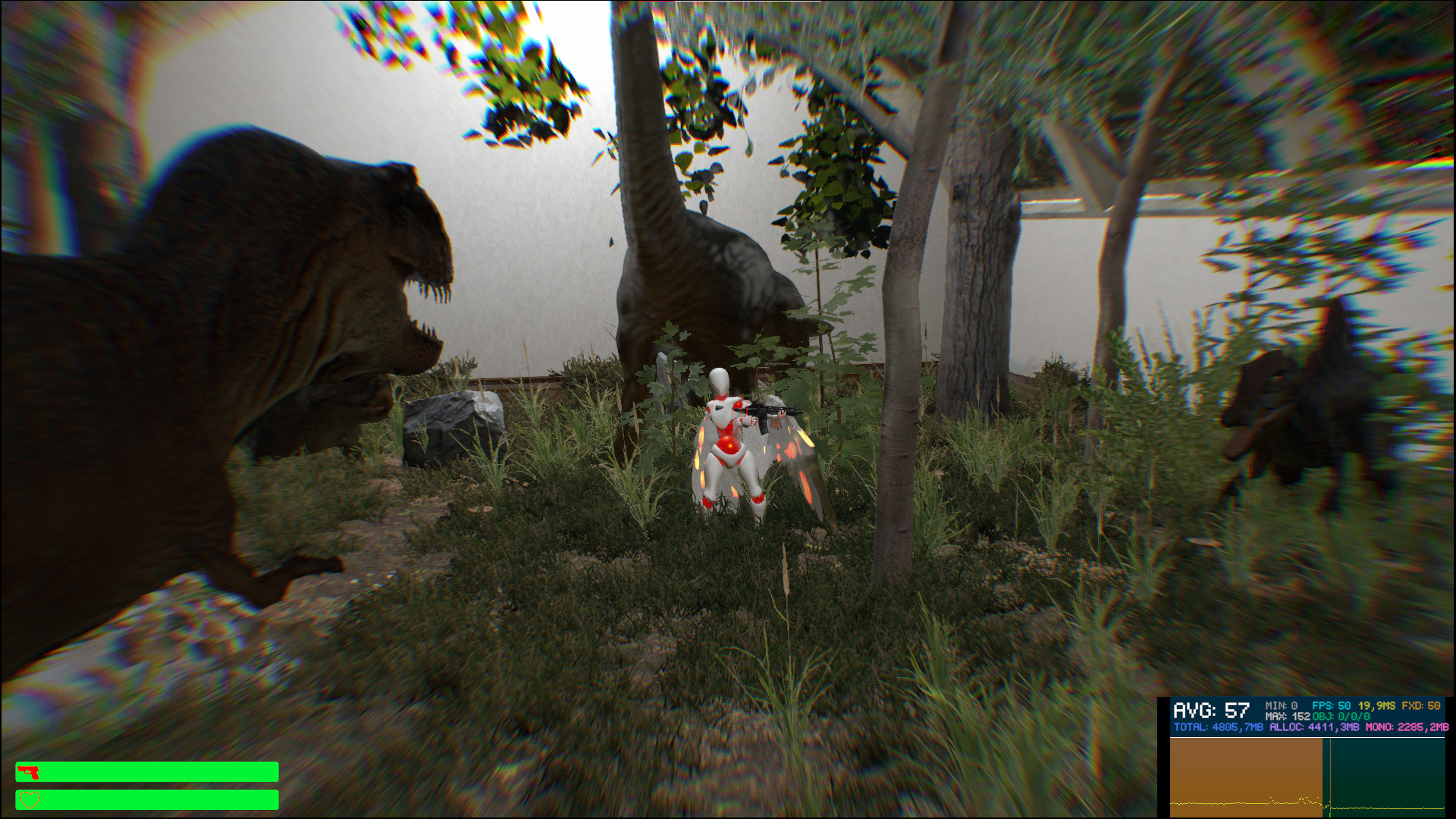Select the MIN: 0 FPS stat
Viewport: 1456px width, 819px height.
pyautogui.click(x=1282, y=706)
